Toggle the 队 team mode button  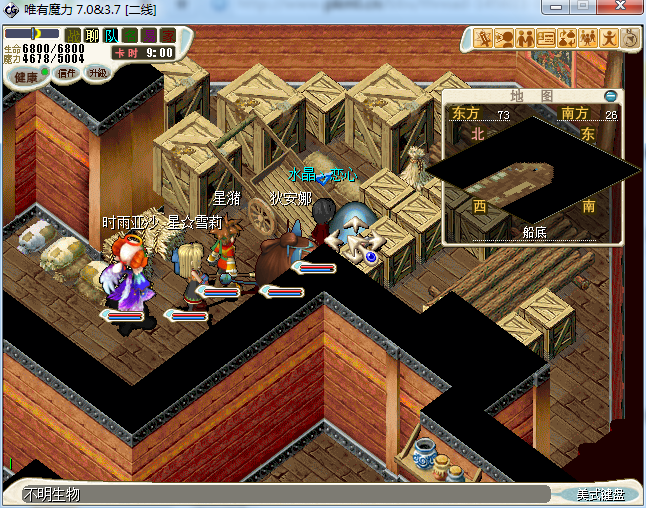tap(111, 35)
